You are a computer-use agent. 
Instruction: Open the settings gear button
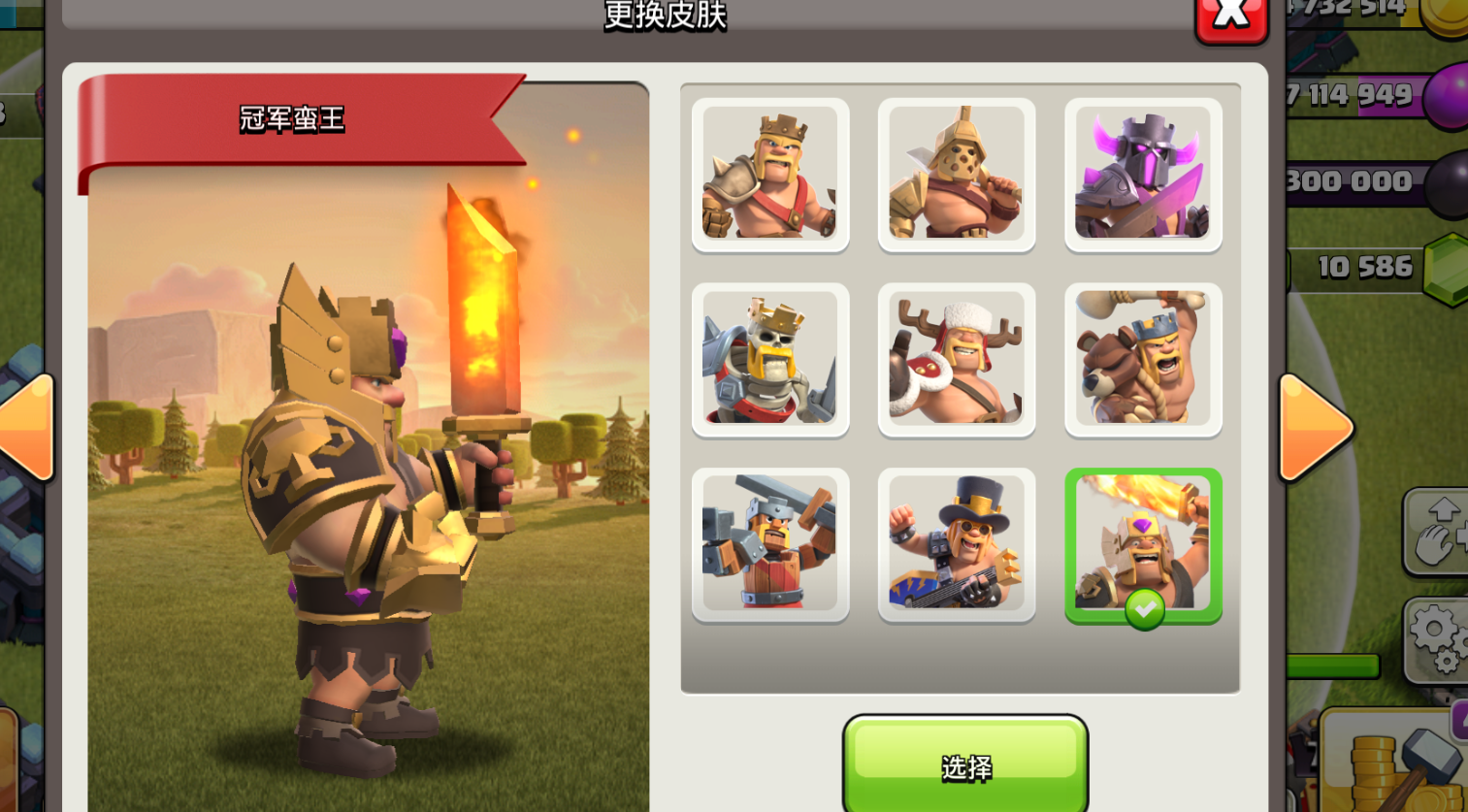click(1438, 639)
